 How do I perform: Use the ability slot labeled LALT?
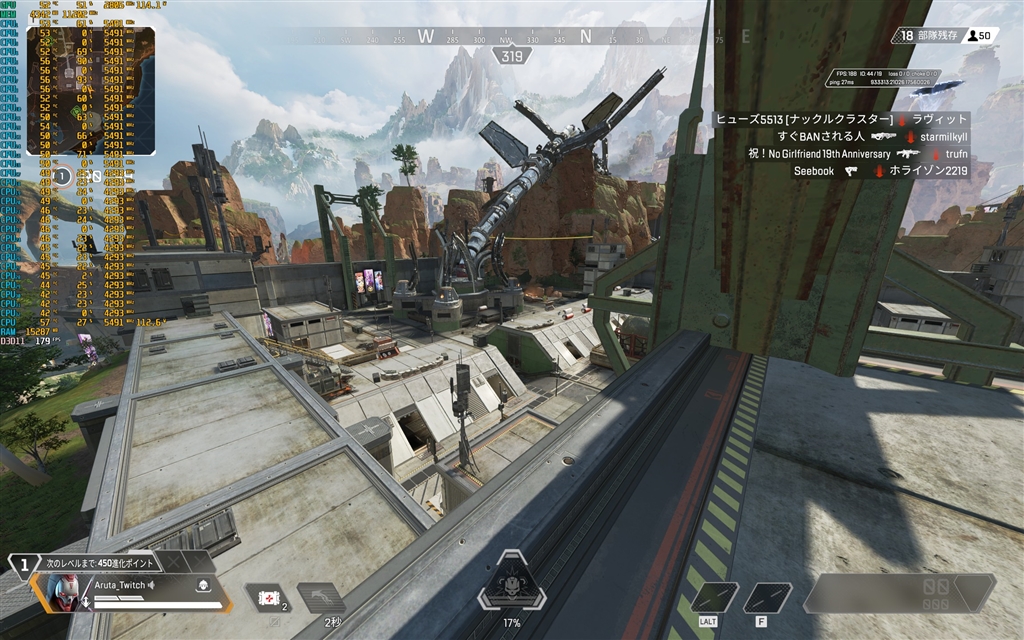[x=715, y=597]
